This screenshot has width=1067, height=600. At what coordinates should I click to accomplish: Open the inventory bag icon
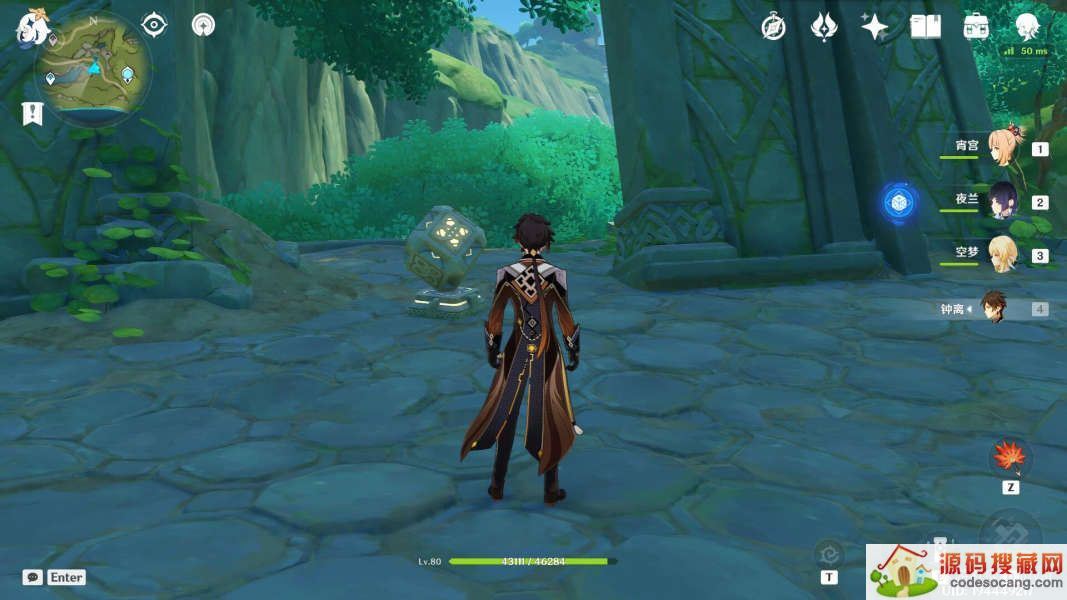coord(976,27)
